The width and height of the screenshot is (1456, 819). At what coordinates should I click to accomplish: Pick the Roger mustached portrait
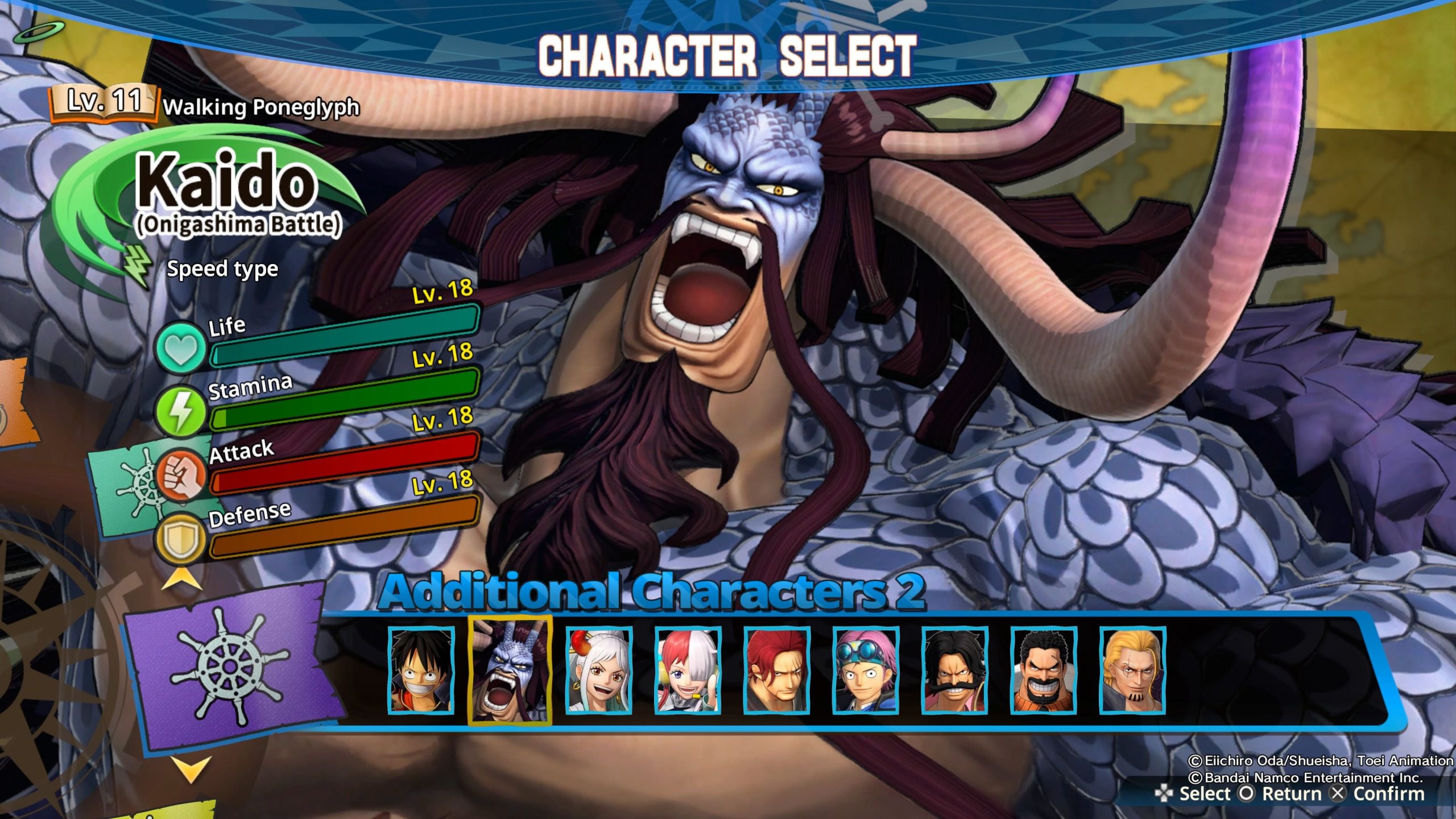pos(955,670)
